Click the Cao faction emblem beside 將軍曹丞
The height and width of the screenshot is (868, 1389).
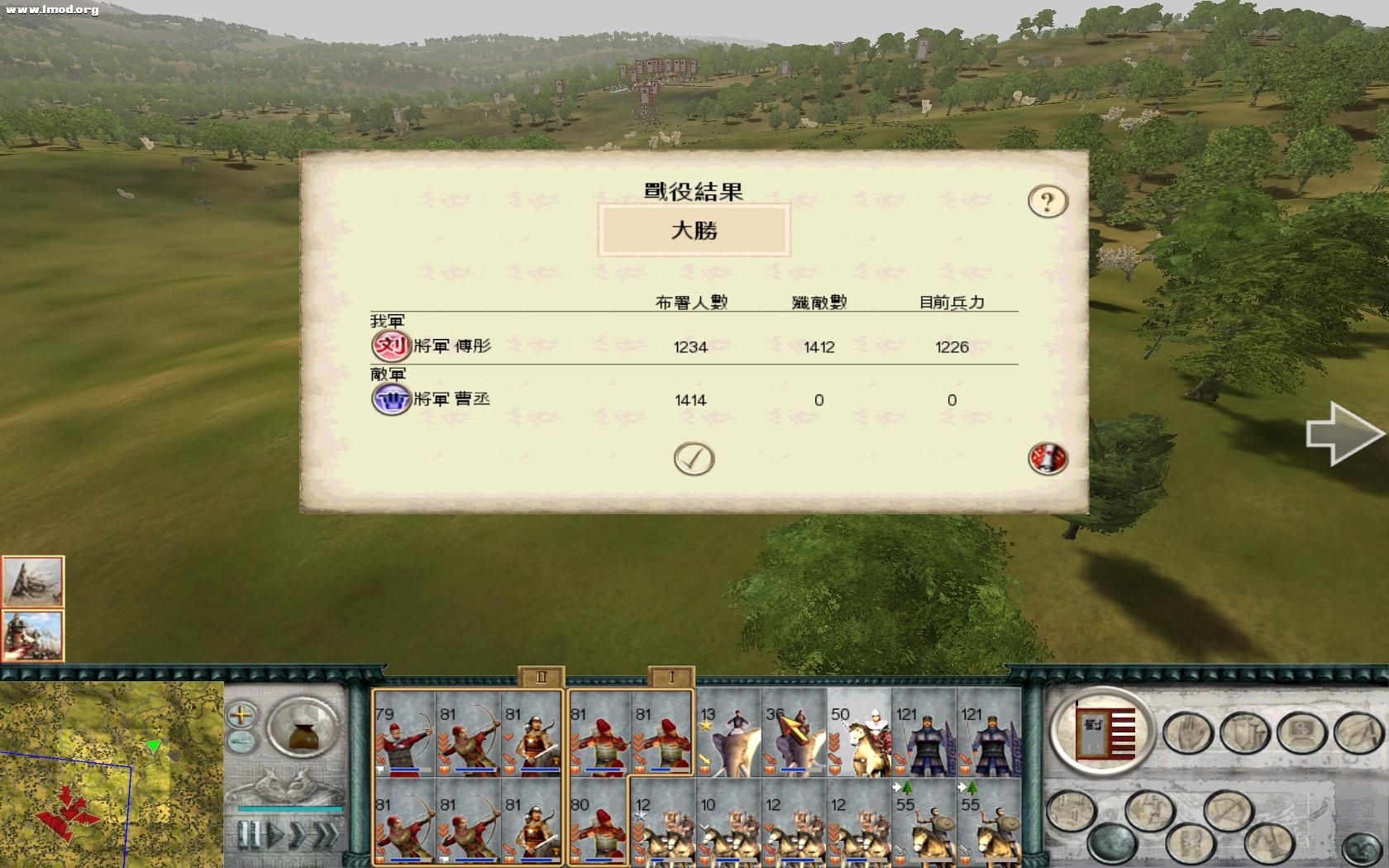click(389, 399)
